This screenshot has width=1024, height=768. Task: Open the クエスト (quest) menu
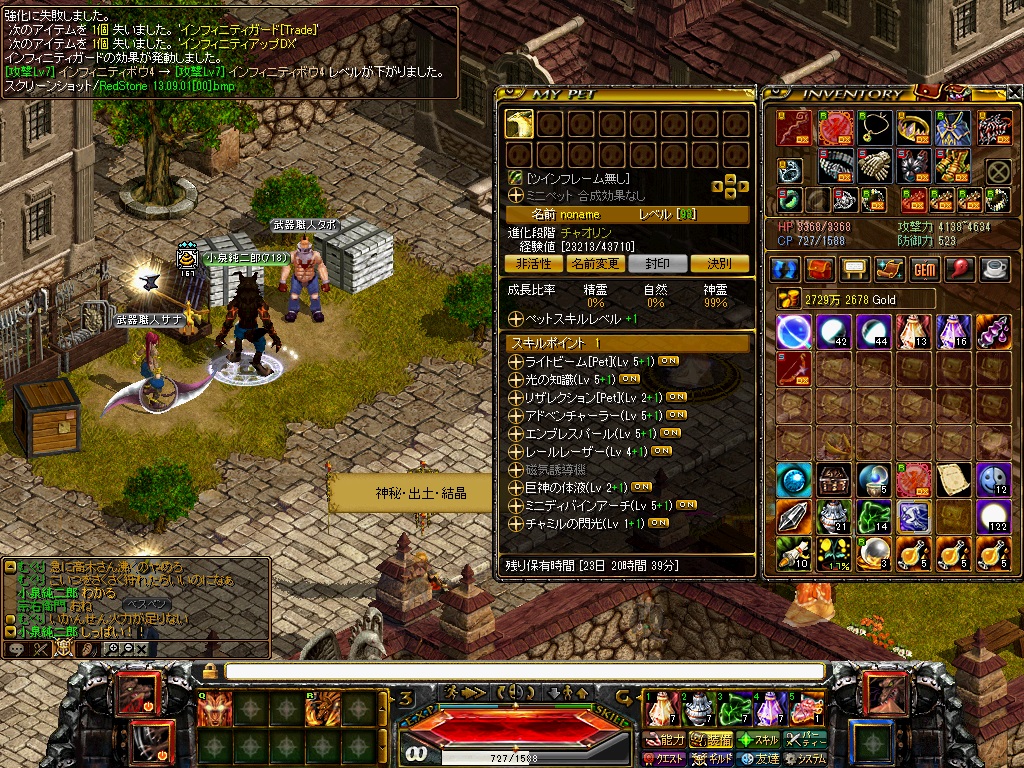pyautogui.click(x=664, y=759)
